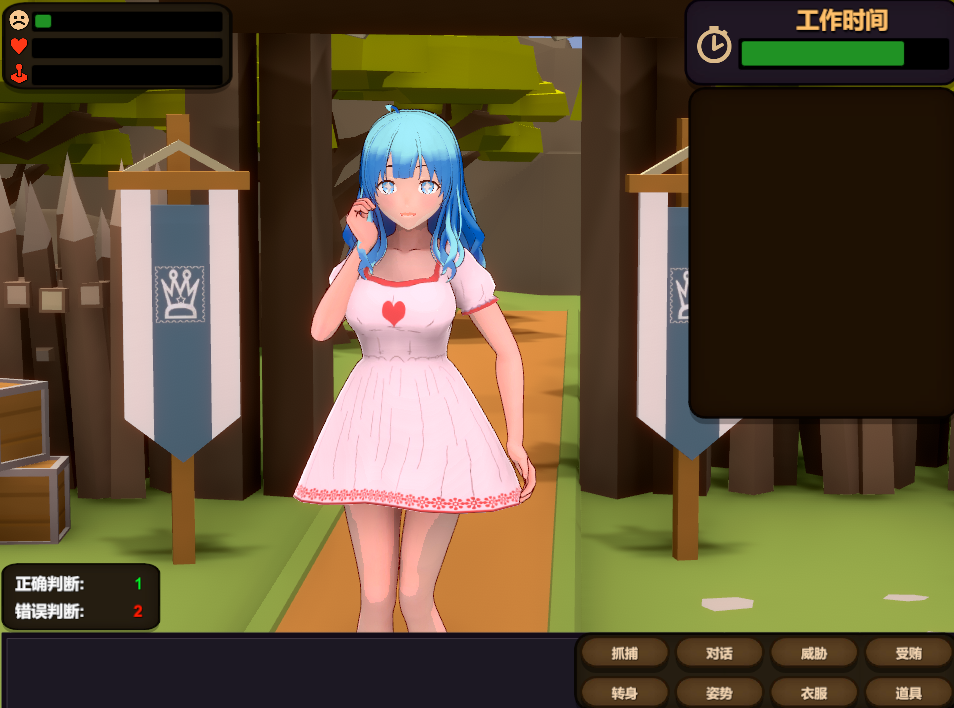Open the 衣服 (clothes) options
954x708 pixels.
(x=813, y=691)
